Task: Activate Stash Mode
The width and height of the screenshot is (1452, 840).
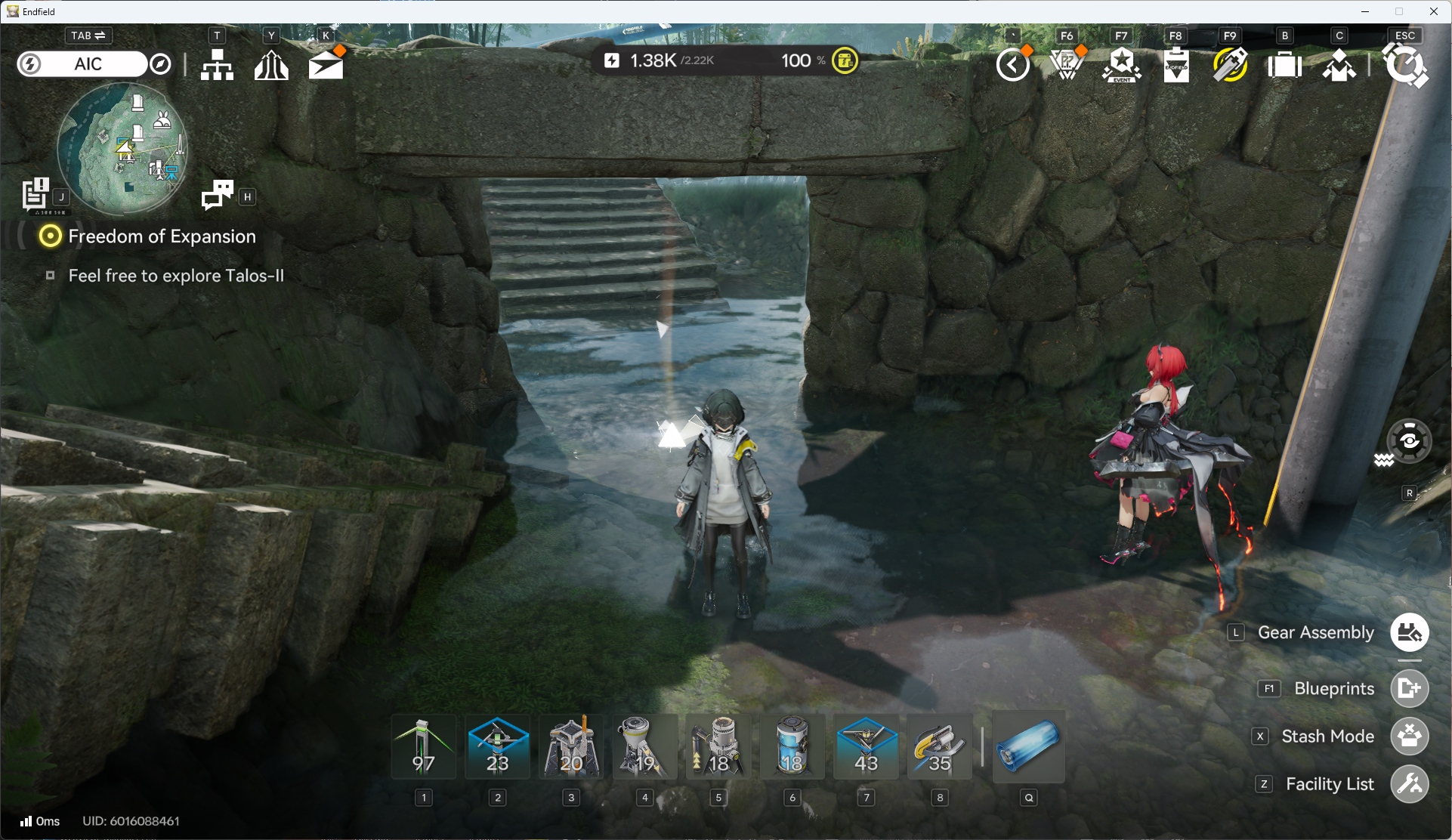Action: (1409, 737)
